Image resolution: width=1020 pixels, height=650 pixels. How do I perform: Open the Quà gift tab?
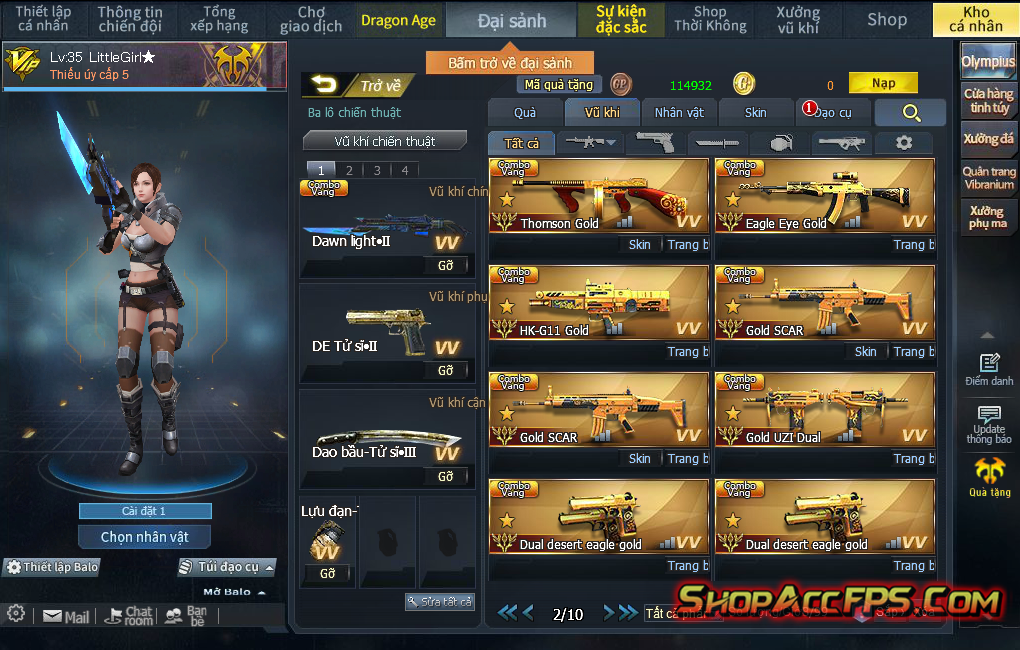525,112
